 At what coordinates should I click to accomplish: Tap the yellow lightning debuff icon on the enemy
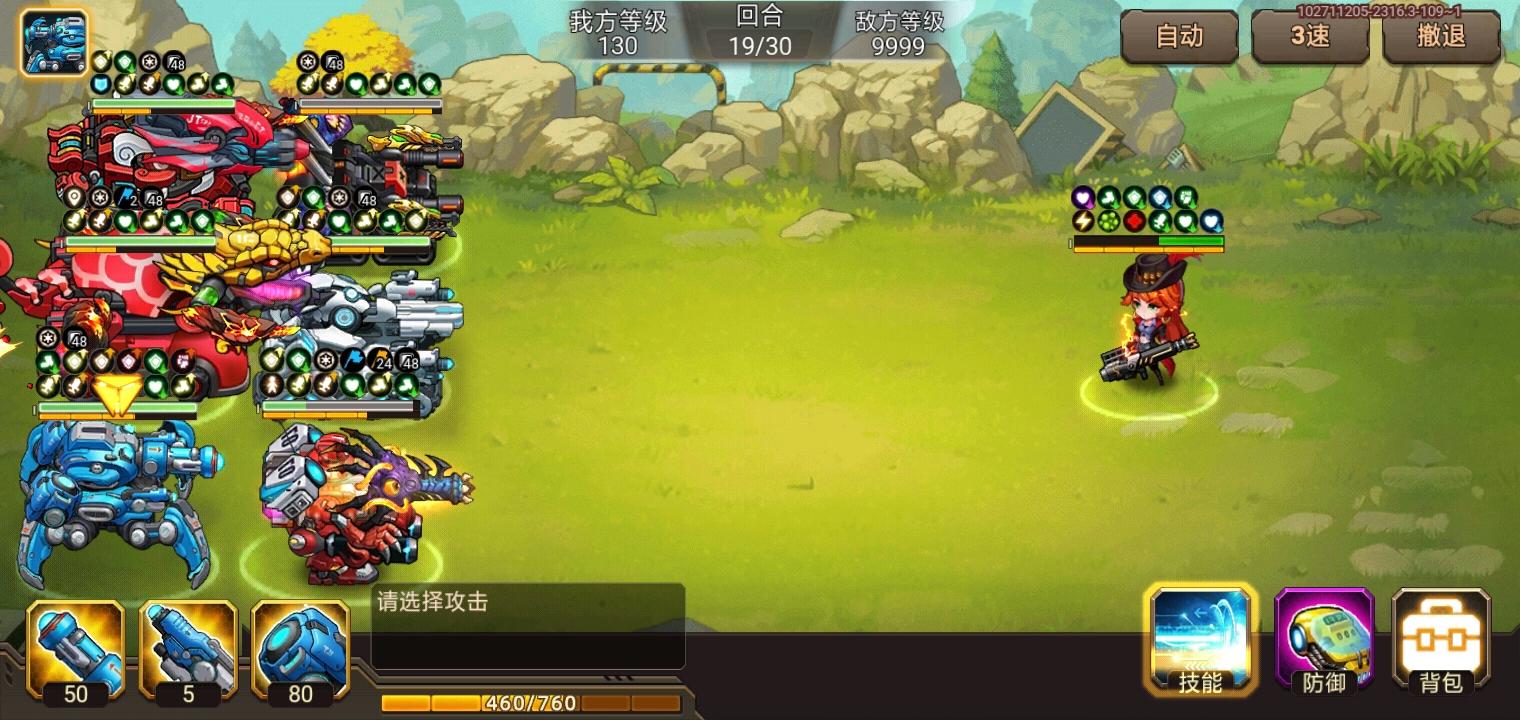(x=1083, y=221)
